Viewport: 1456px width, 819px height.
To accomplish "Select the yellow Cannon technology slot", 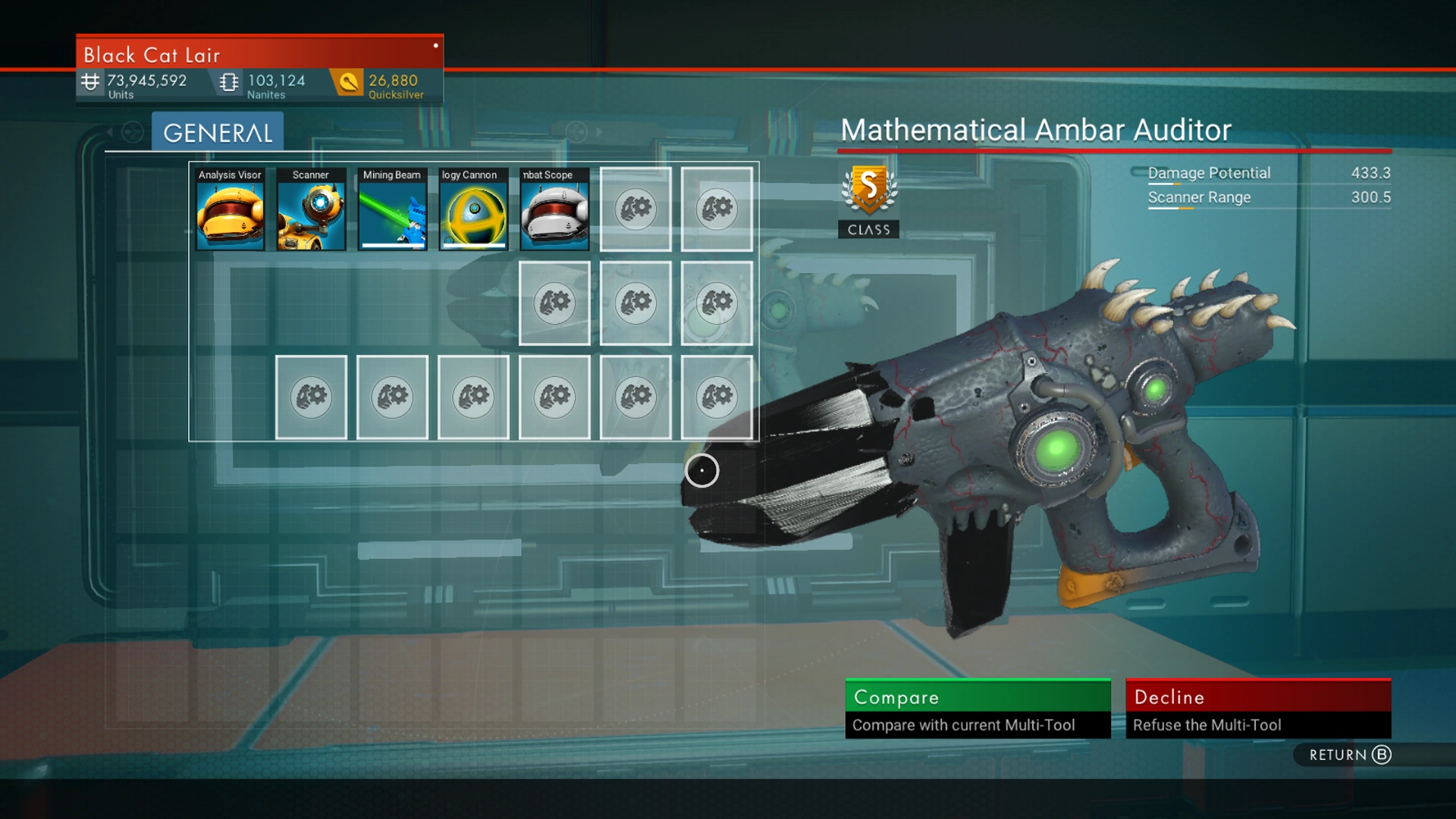I will pos(473,209).
